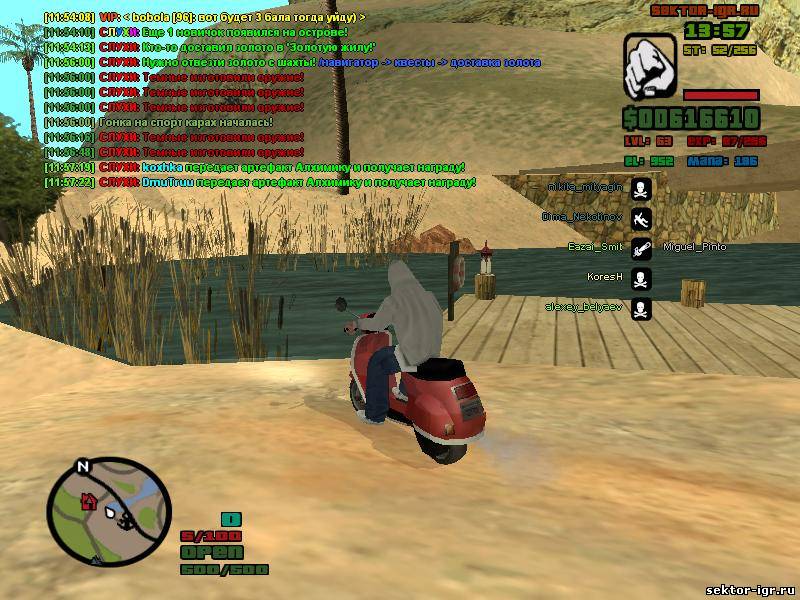Click the sektor-igr.ru watermark link
The width and height of the screenshot is (800, 600).
(x=750, y=590)
